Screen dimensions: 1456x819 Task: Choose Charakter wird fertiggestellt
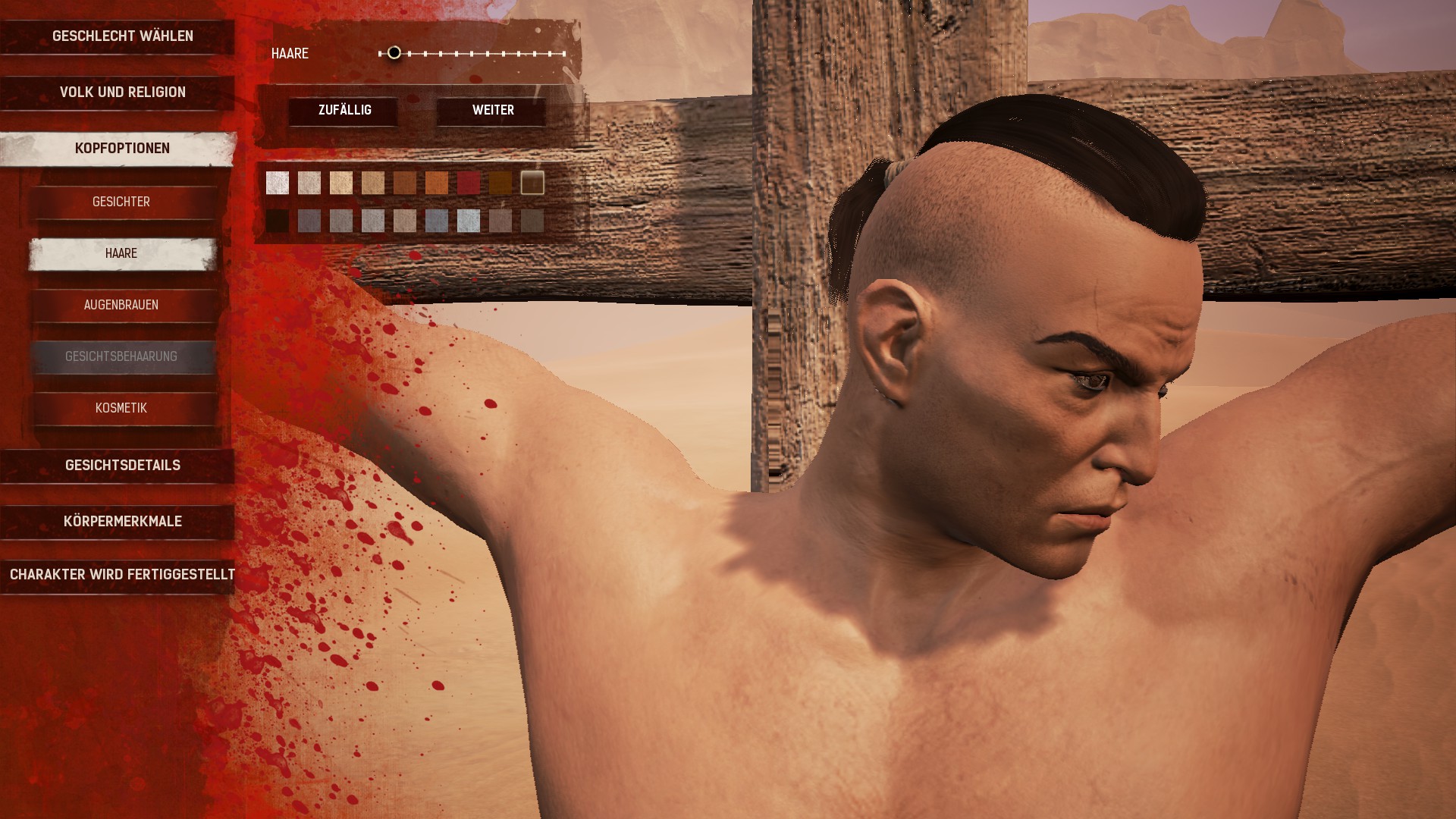pyautogui.click(x=122, y=575)
